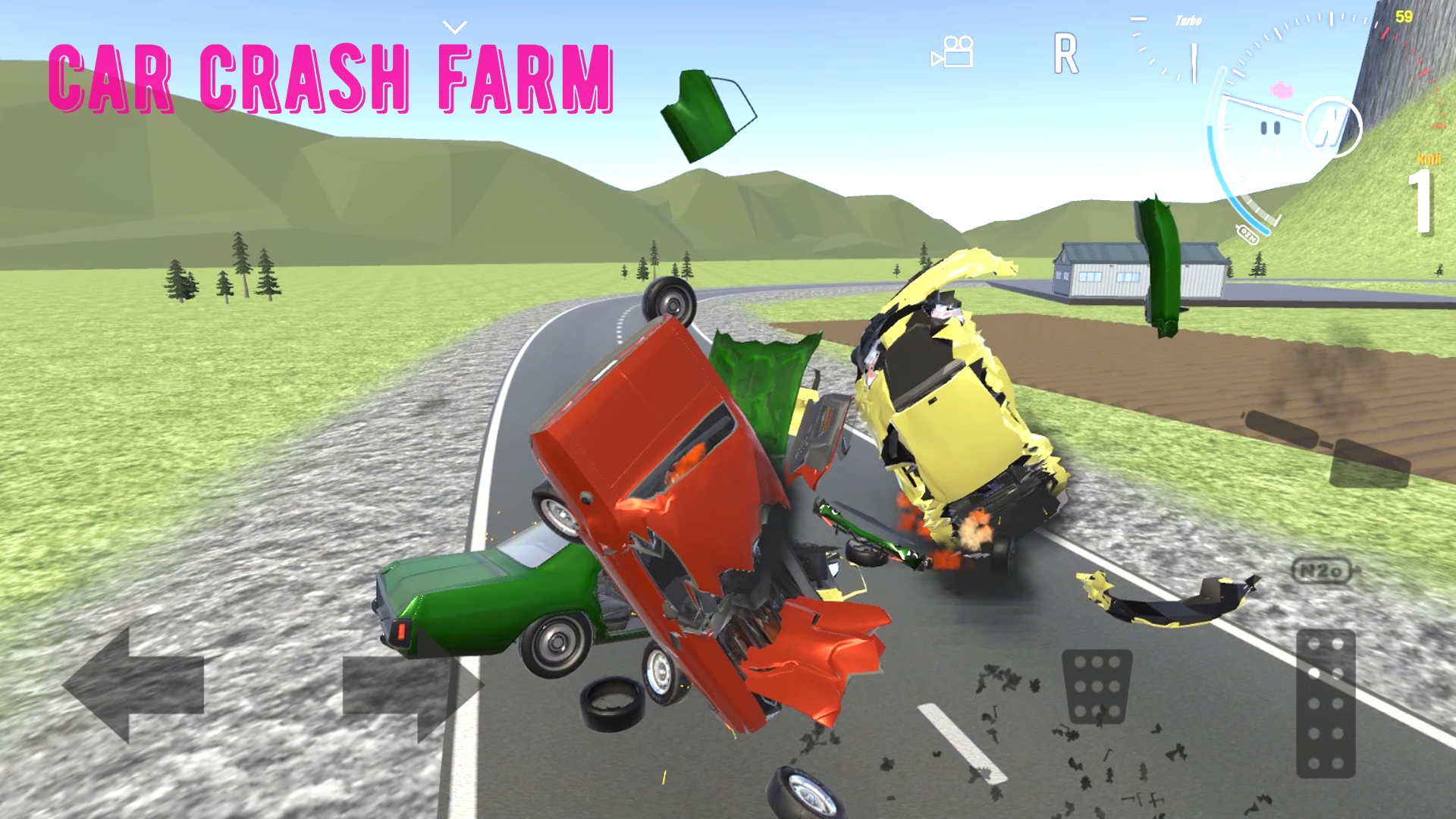Select the Car Crash Farm title banner
This screenshot has width=1456, height=819.
(334, 80)
